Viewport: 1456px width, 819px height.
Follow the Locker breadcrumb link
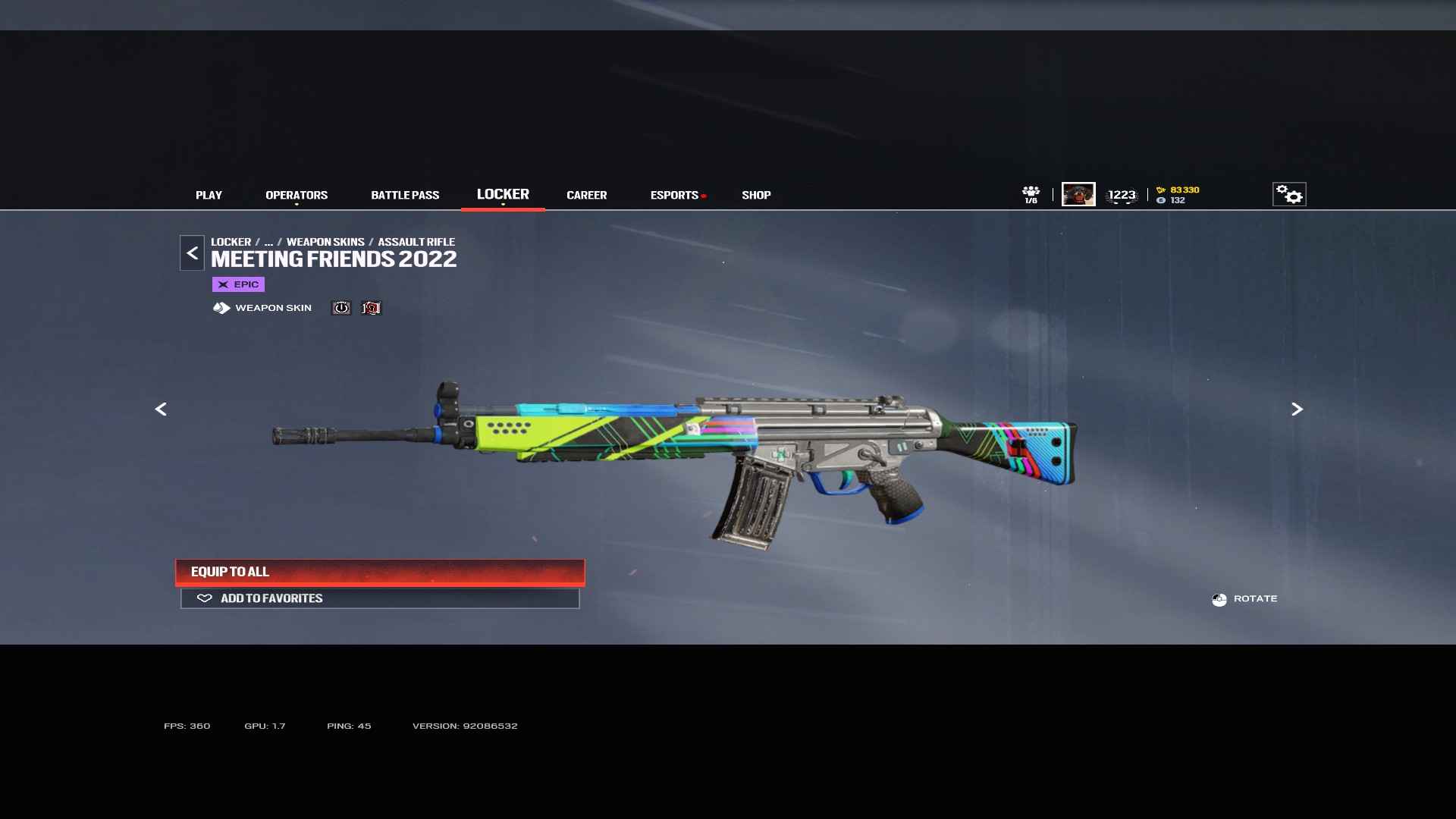(231, 242)
